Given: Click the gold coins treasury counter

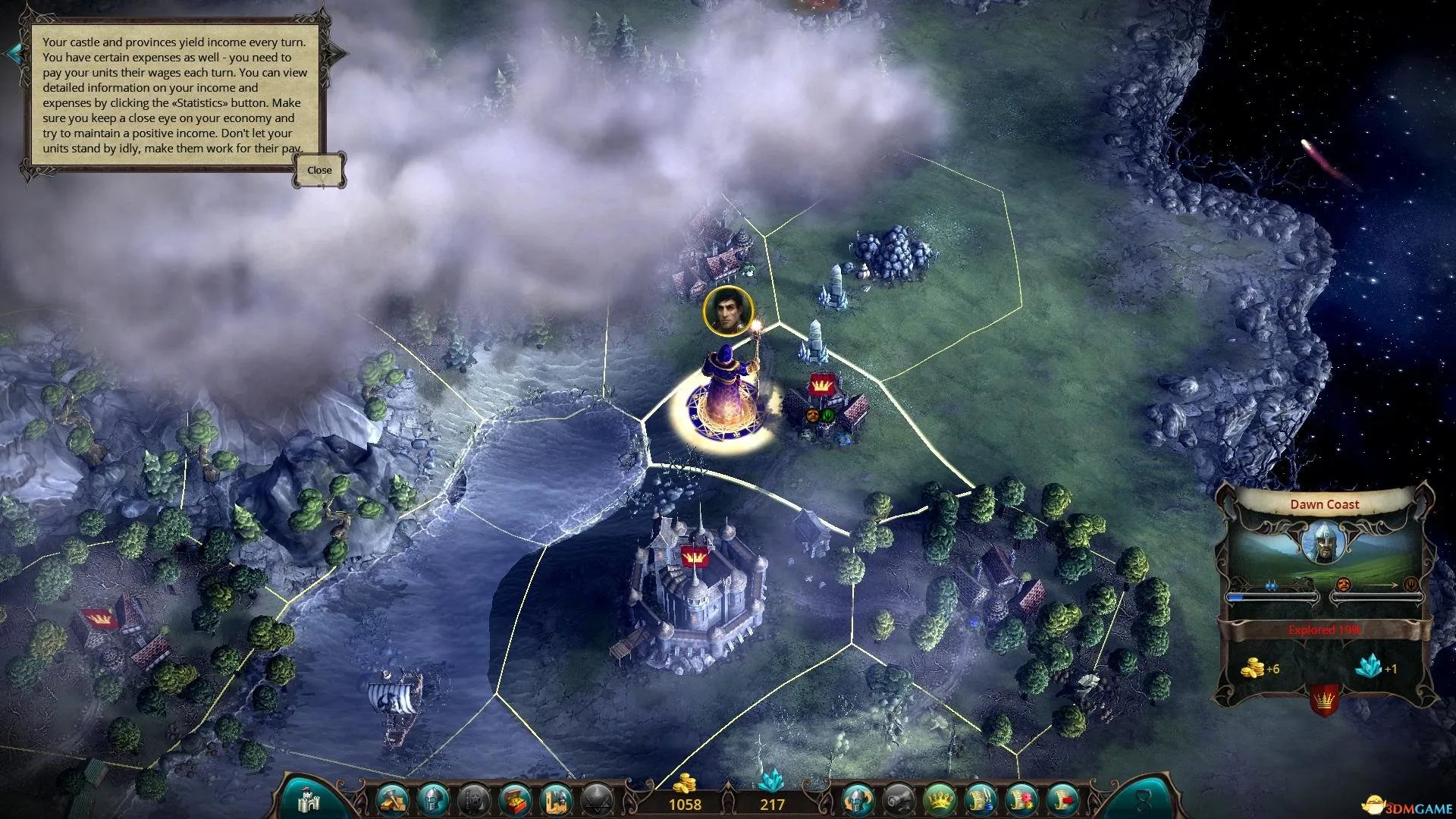Looking at the screenshot, I should pos(685,795).
